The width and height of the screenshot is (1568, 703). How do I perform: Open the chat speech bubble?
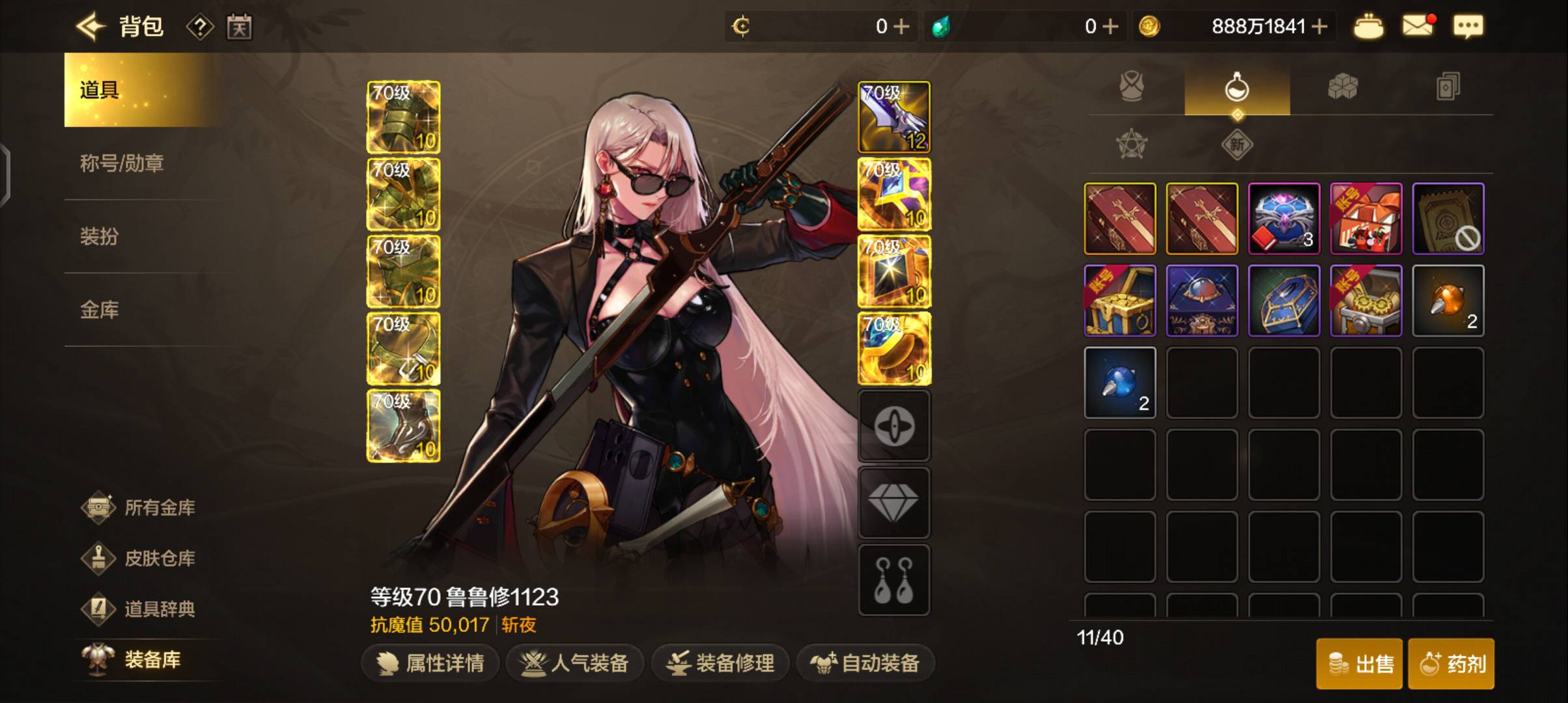click(1468, 27)
